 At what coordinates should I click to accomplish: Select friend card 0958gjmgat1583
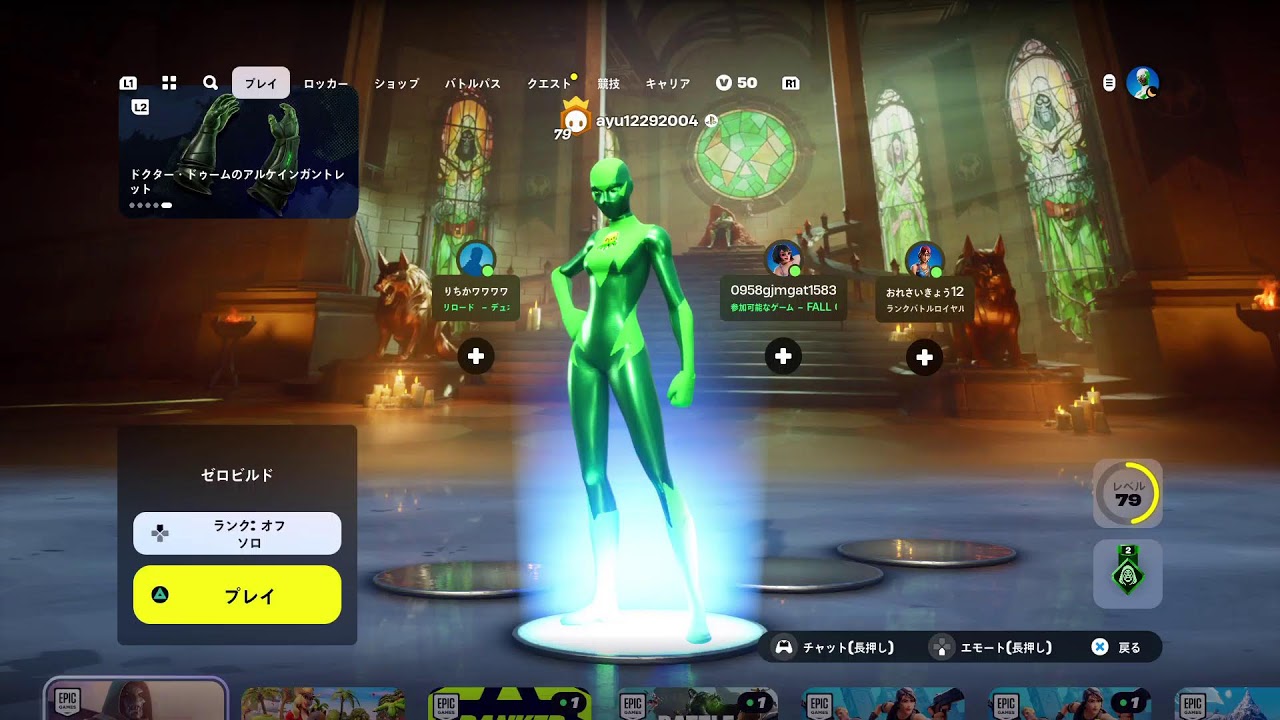(783, 298)
